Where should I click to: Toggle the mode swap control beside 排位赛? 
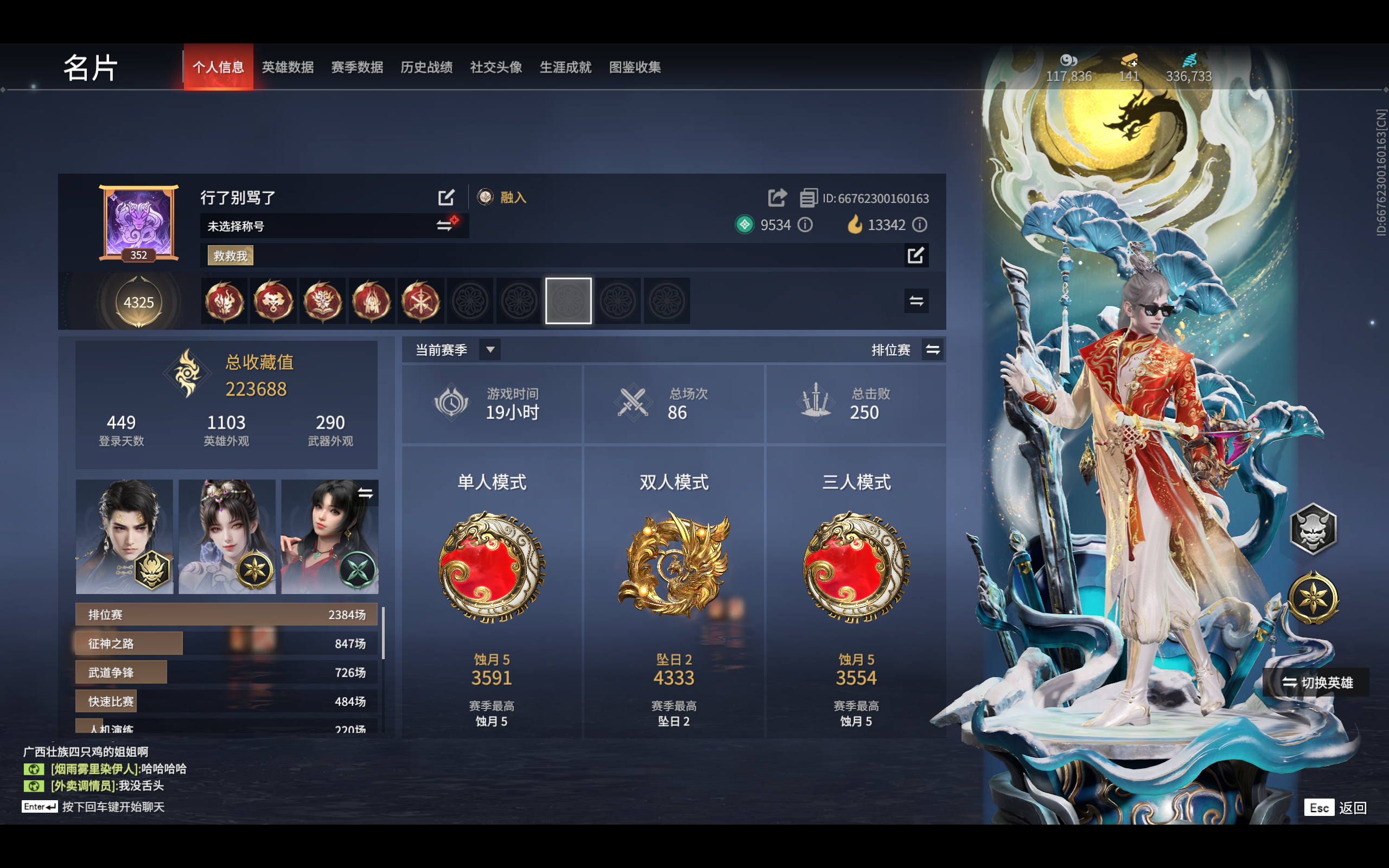(932, 349)
